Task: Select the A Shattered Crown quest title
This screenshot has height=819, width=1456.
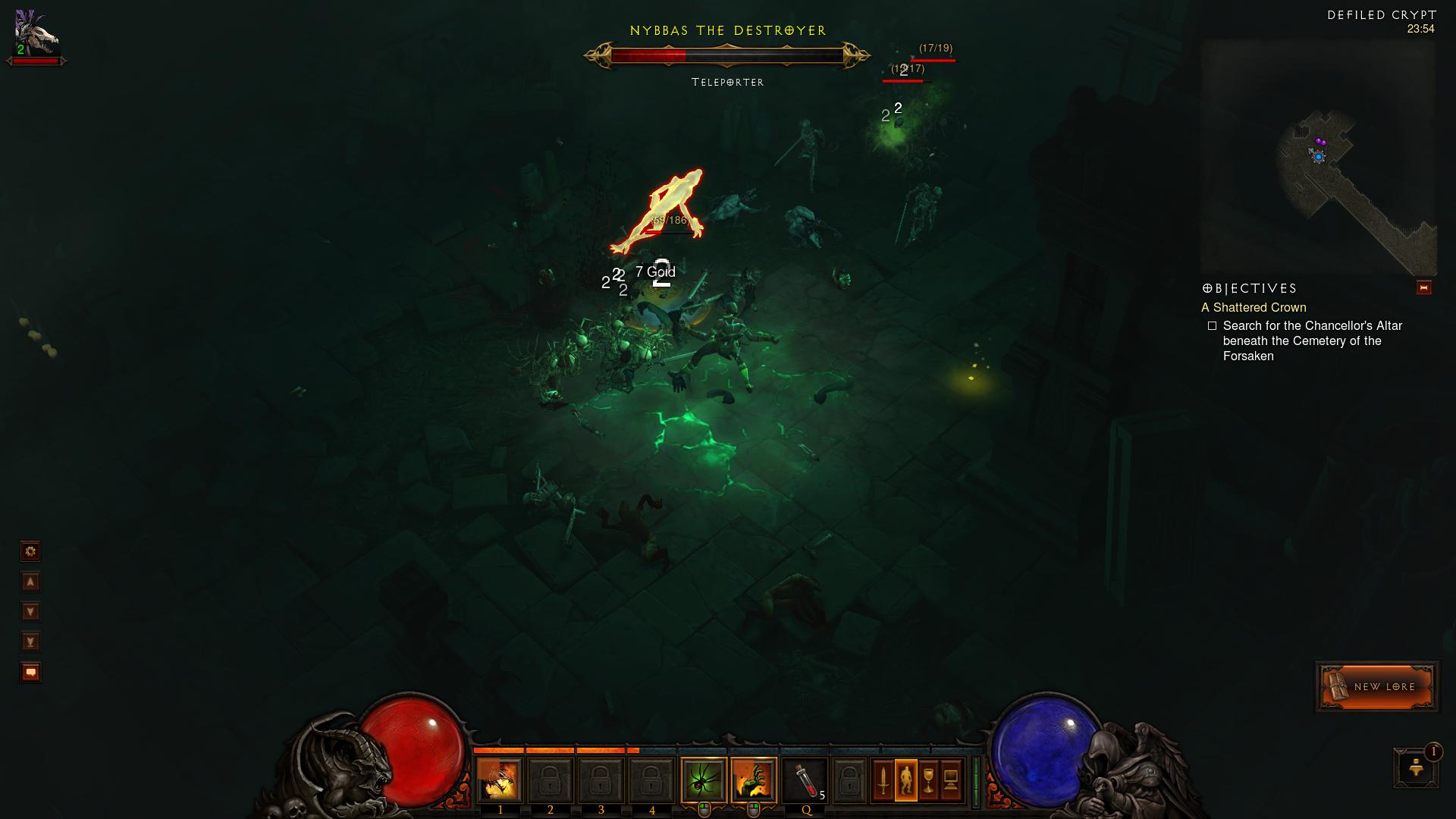Action: 1254,307
